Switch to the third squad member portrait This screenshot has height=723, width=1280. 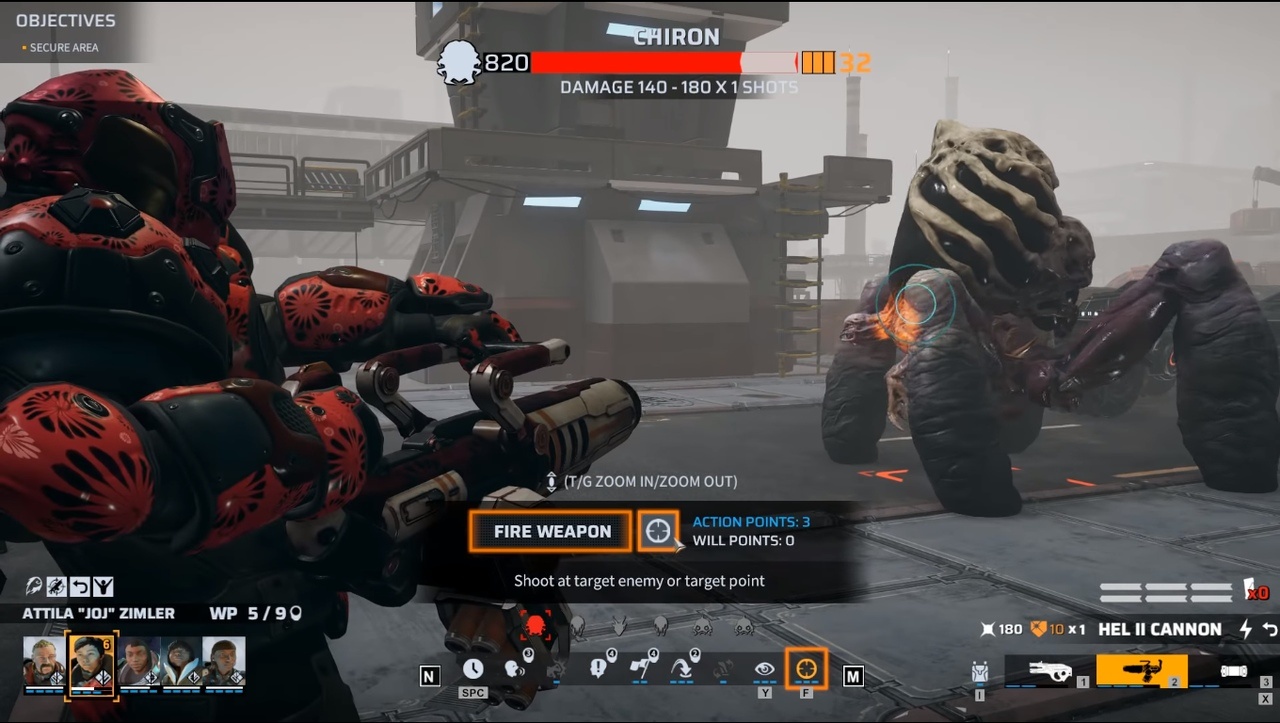point(138,661)
